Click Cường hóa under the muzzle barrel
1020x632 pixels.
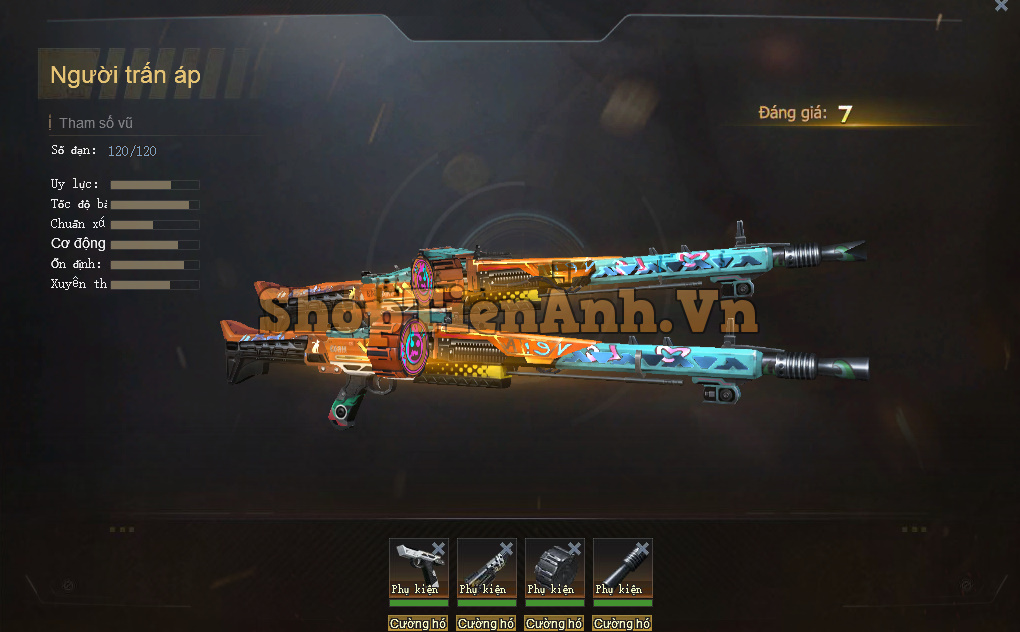pos(622,624)
